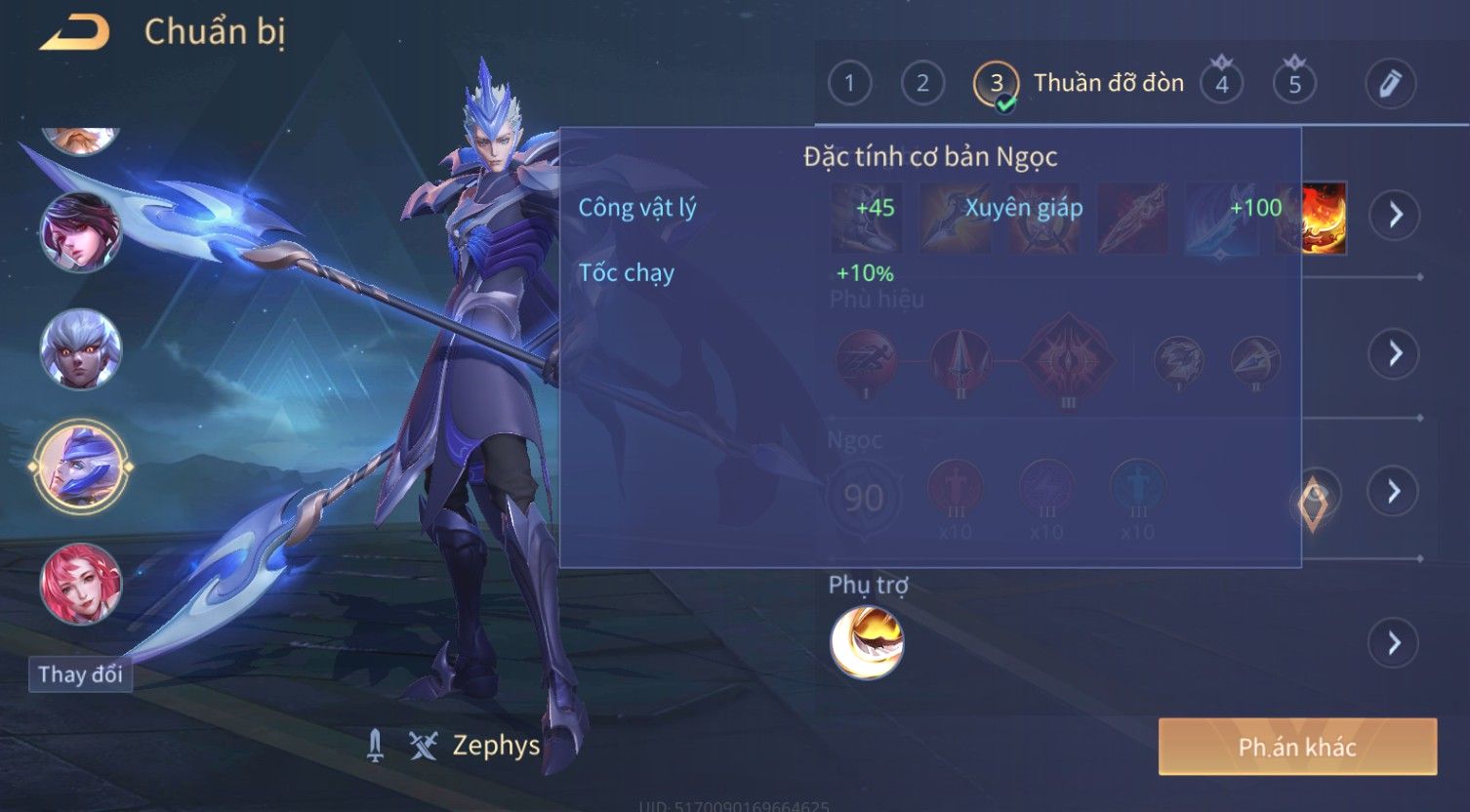Select preset number 1
Image resolution: width=1470 pixels, height=812 pixels.
[x=849, y=84]
